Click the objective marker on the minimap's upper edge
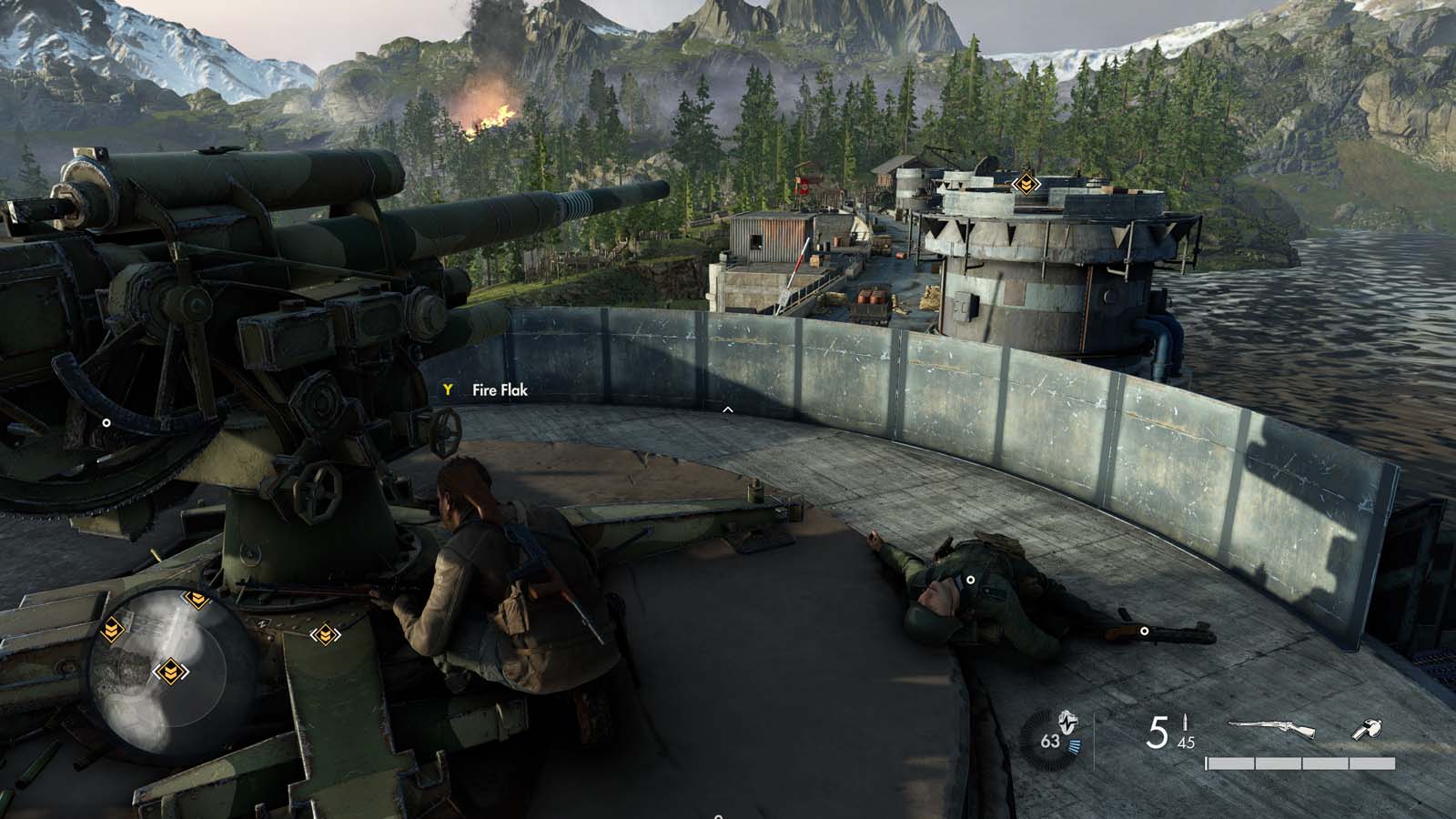The height and width of the screenshot is (819, 1456). coord(197,599)
